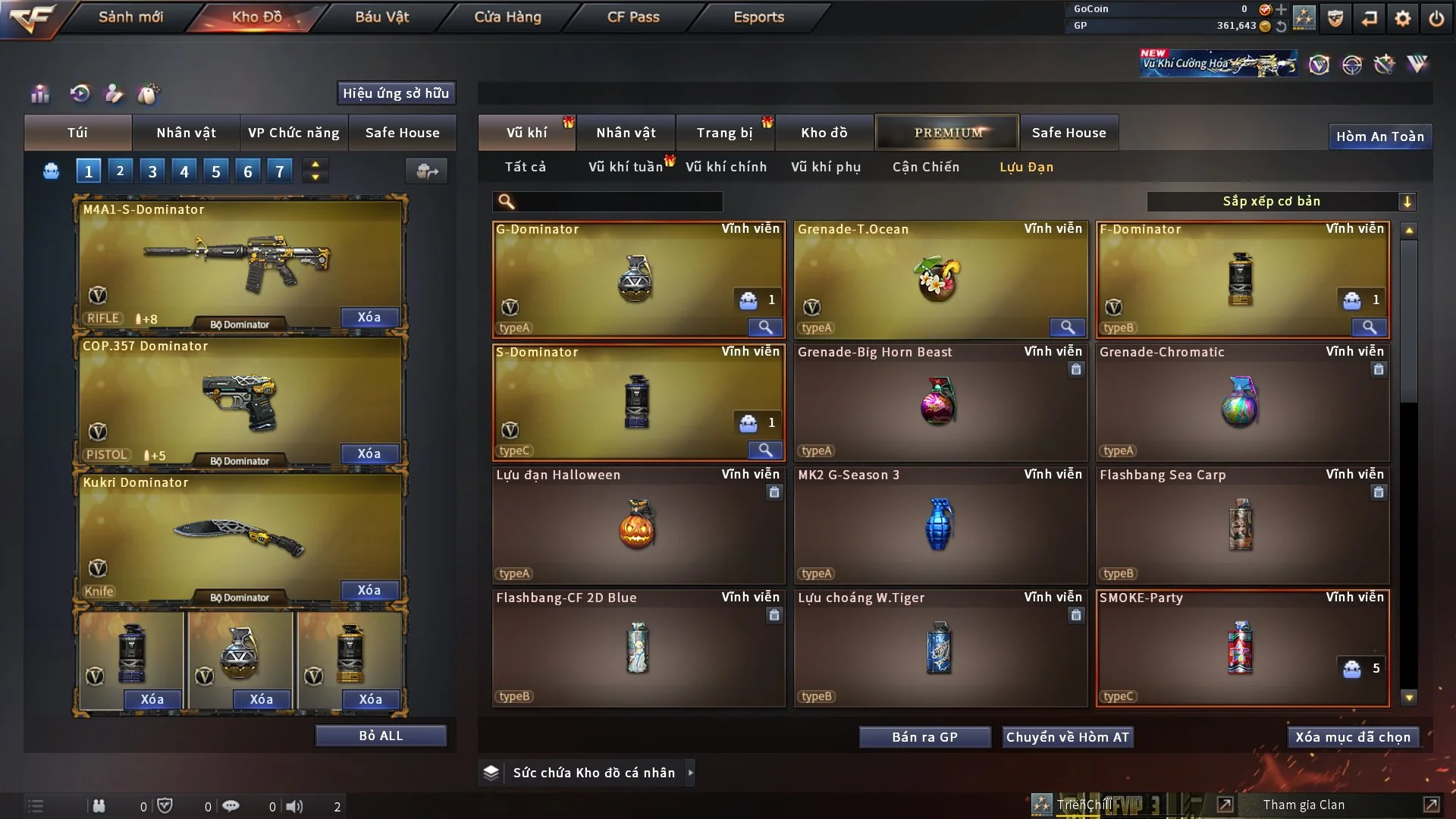
Task: Click the speaker volume icon in status bar
Action: 294,806
